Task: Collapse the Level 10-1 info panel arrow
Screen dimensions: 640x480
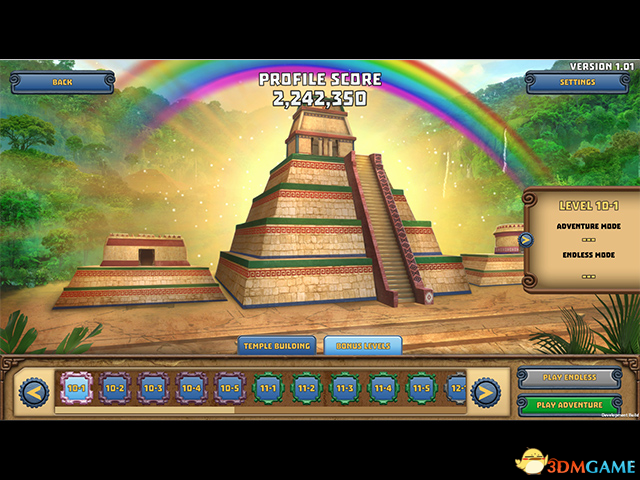Action: [x=526, y=239]
